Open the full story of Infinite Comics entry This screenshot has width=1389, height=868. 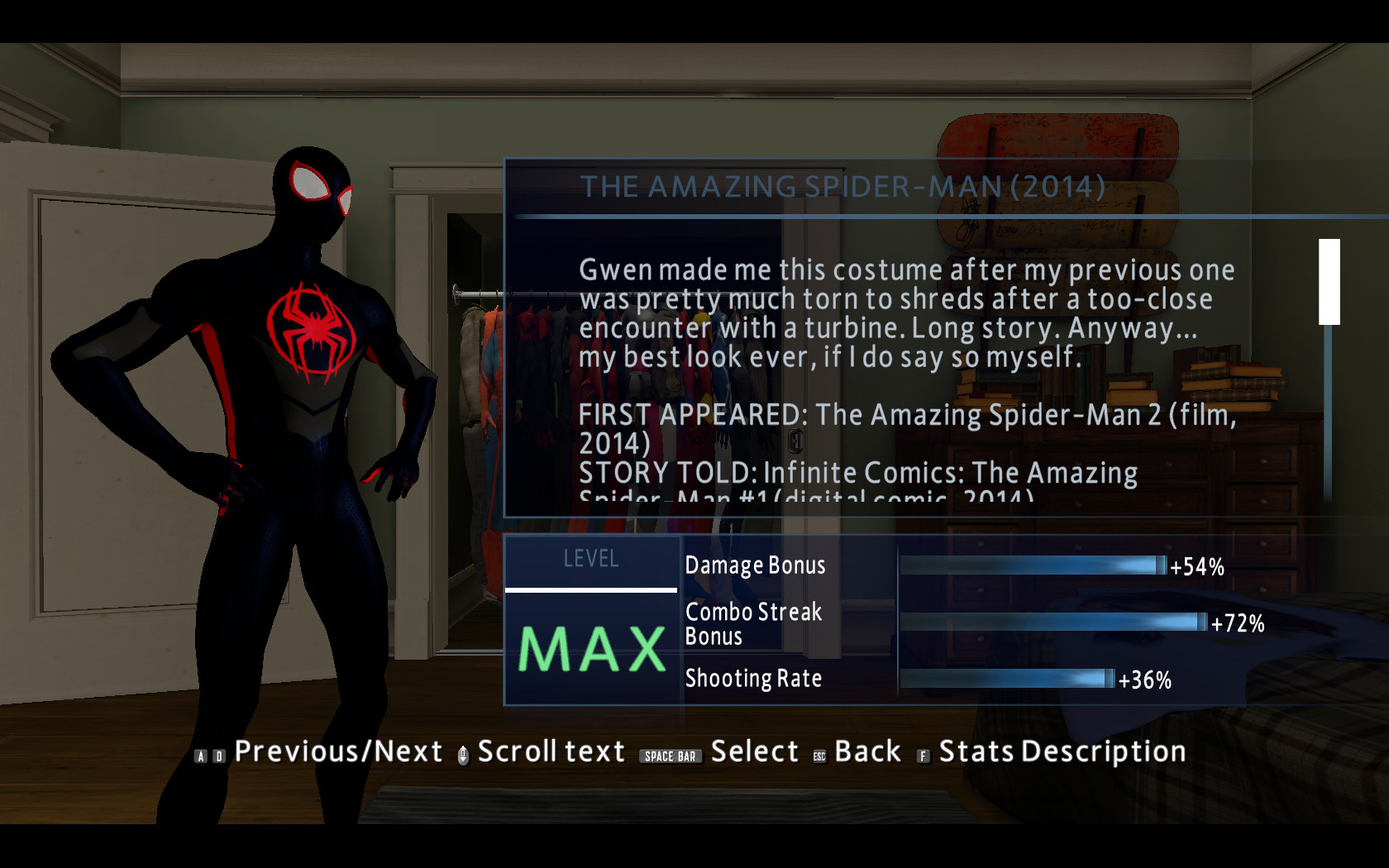[x=858, y=473]
